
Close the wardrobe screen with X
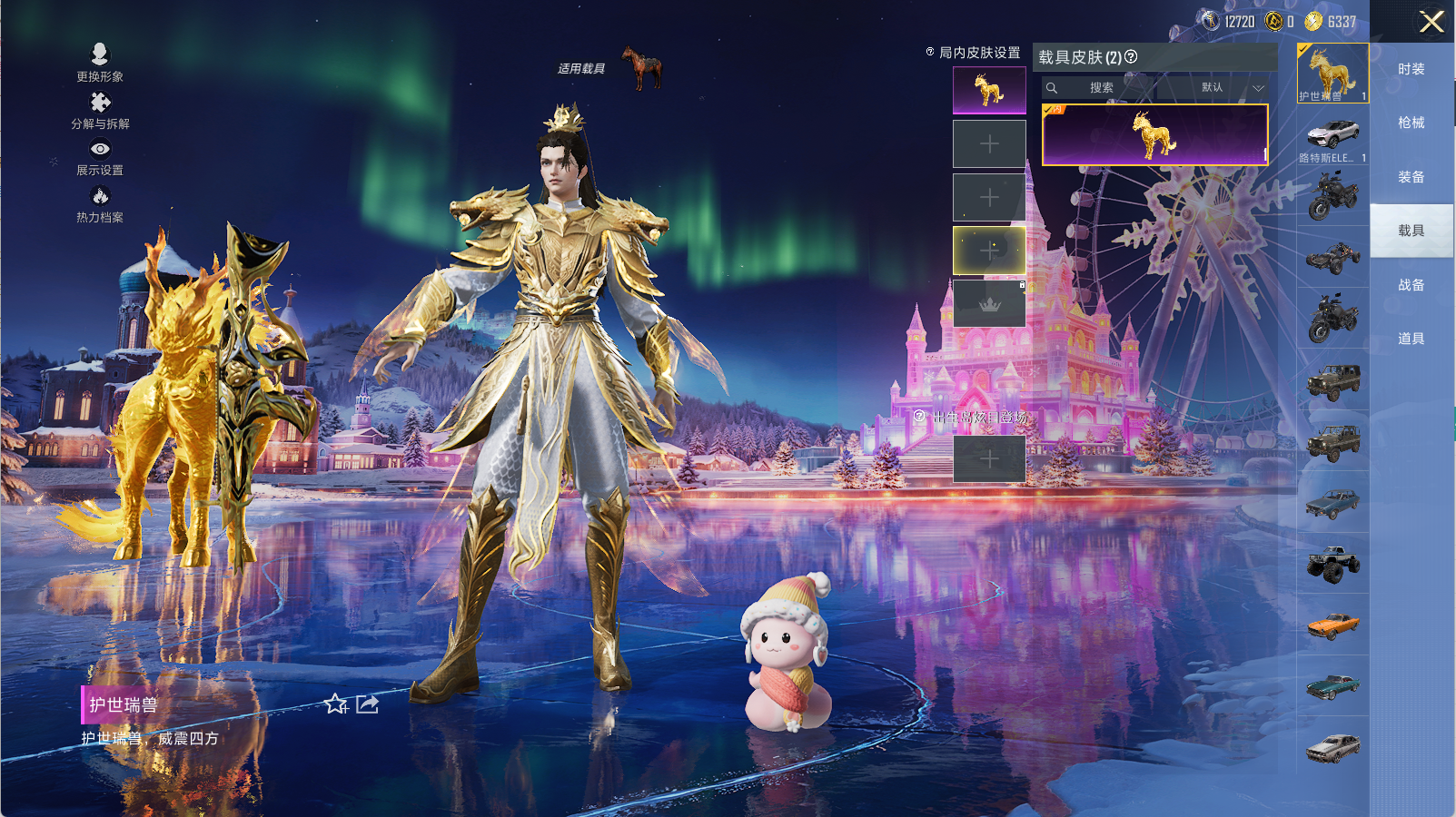(1431, 22)
